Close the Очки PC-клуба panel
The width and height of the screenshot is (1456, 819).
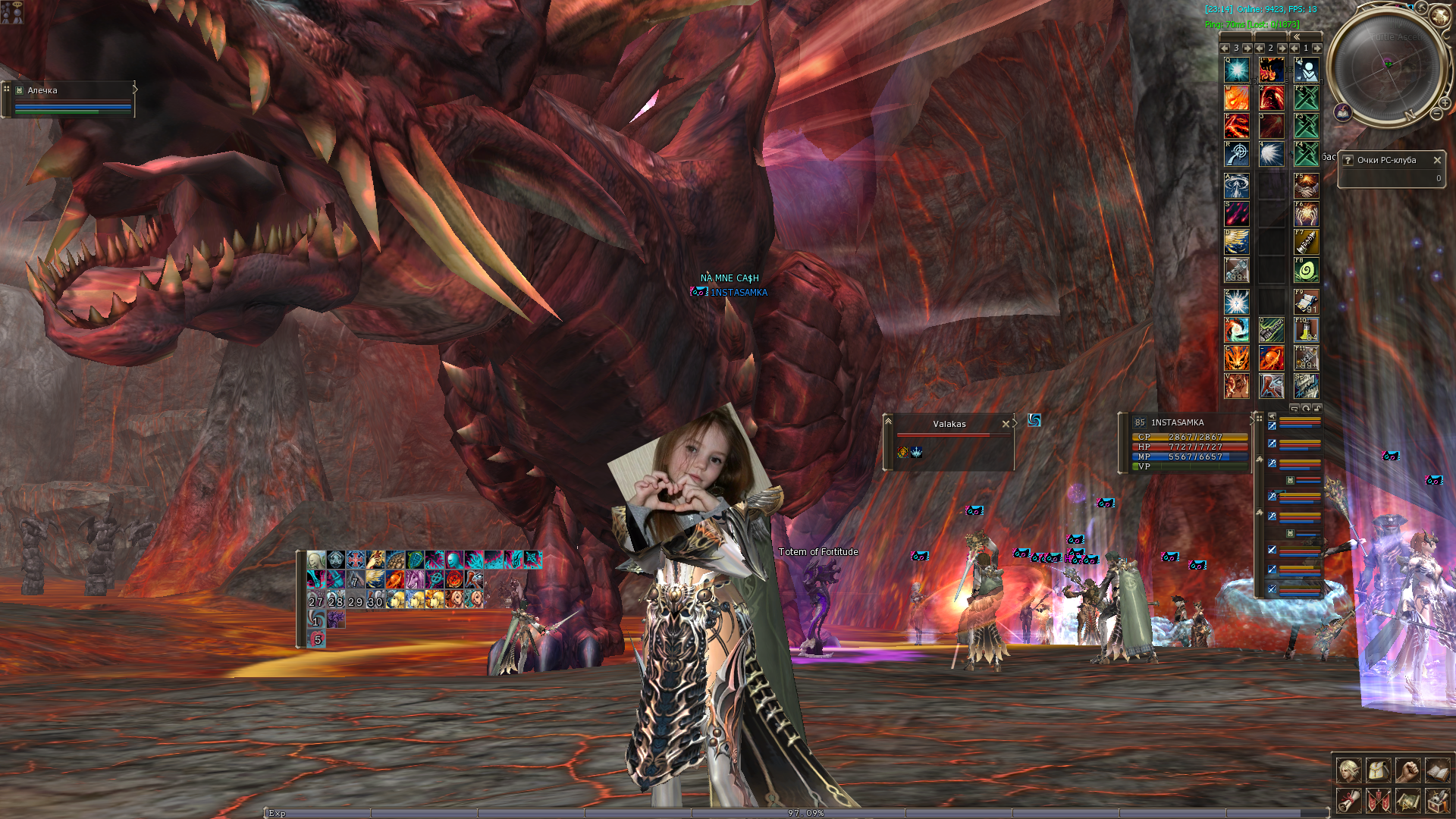tap(1436, 160)
